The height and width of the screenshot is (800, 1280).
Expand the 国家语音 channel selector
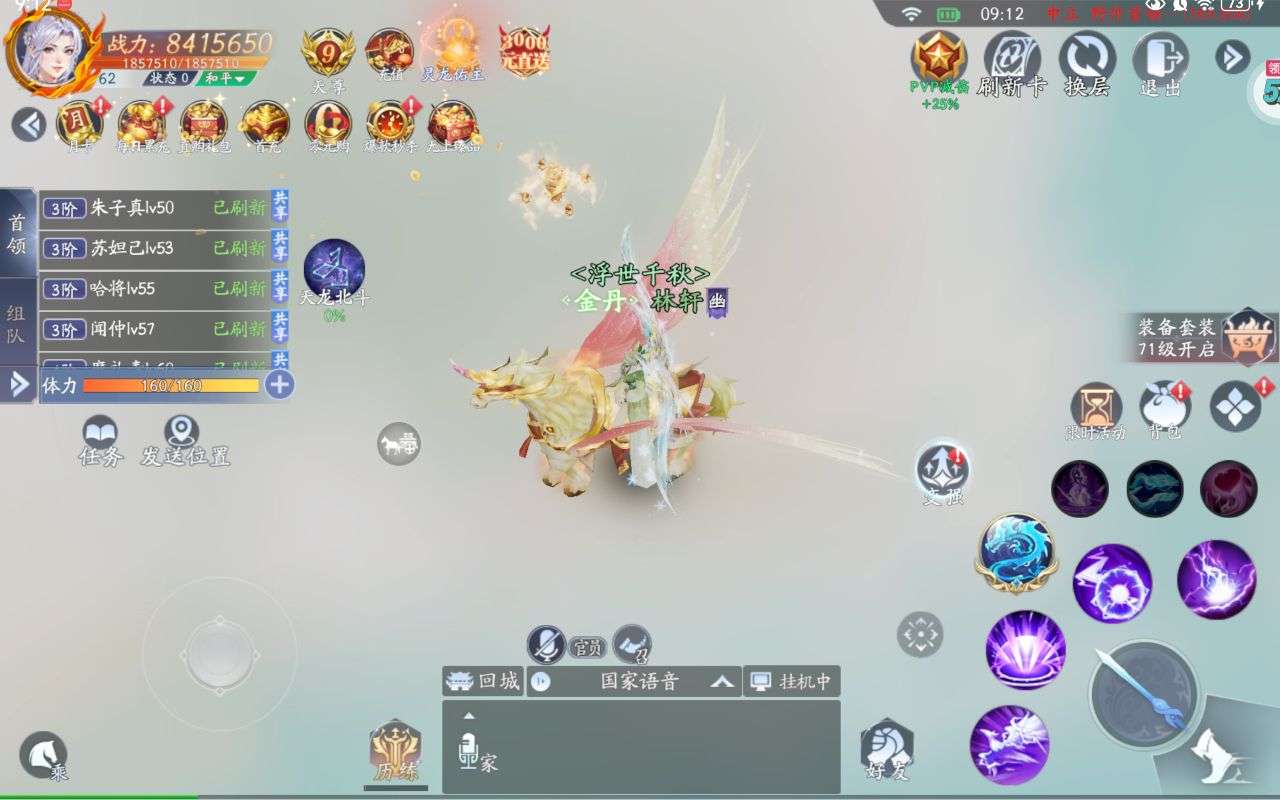[x=720, y=681]
